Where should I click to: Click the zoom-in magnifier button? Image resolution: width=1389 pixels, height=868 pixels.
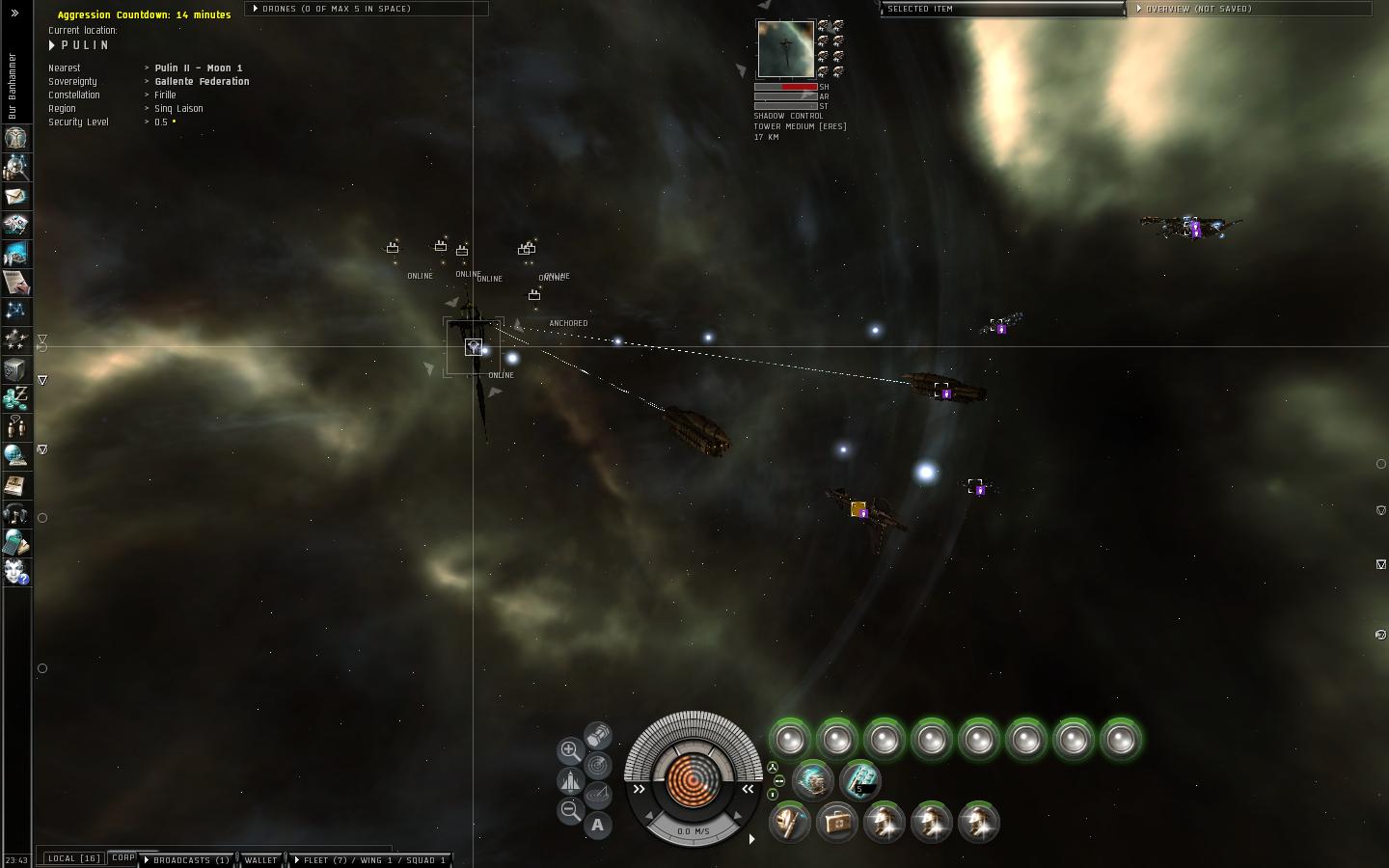coord(570,749)
